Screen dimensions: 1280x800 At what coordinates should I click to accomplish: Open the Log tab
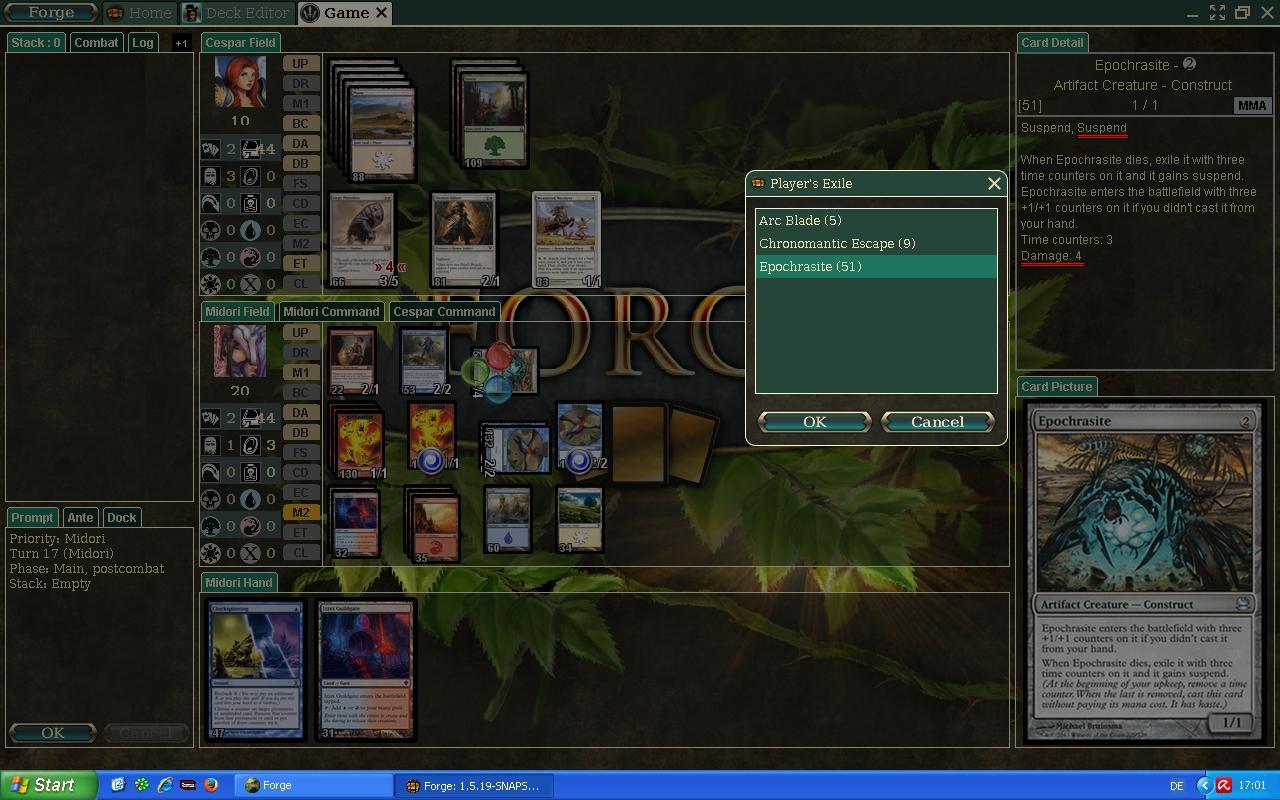[143, 42]
